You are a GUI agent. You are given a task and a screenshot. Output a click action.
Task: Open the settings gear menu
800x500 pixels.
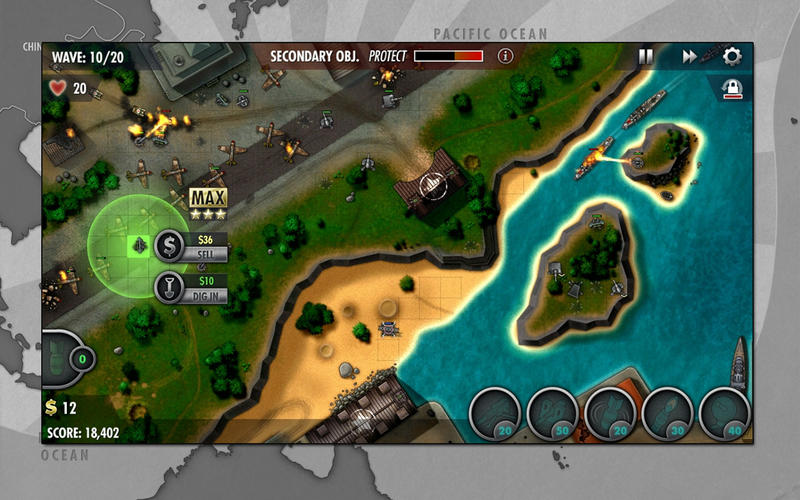click(x=732, y=57)
